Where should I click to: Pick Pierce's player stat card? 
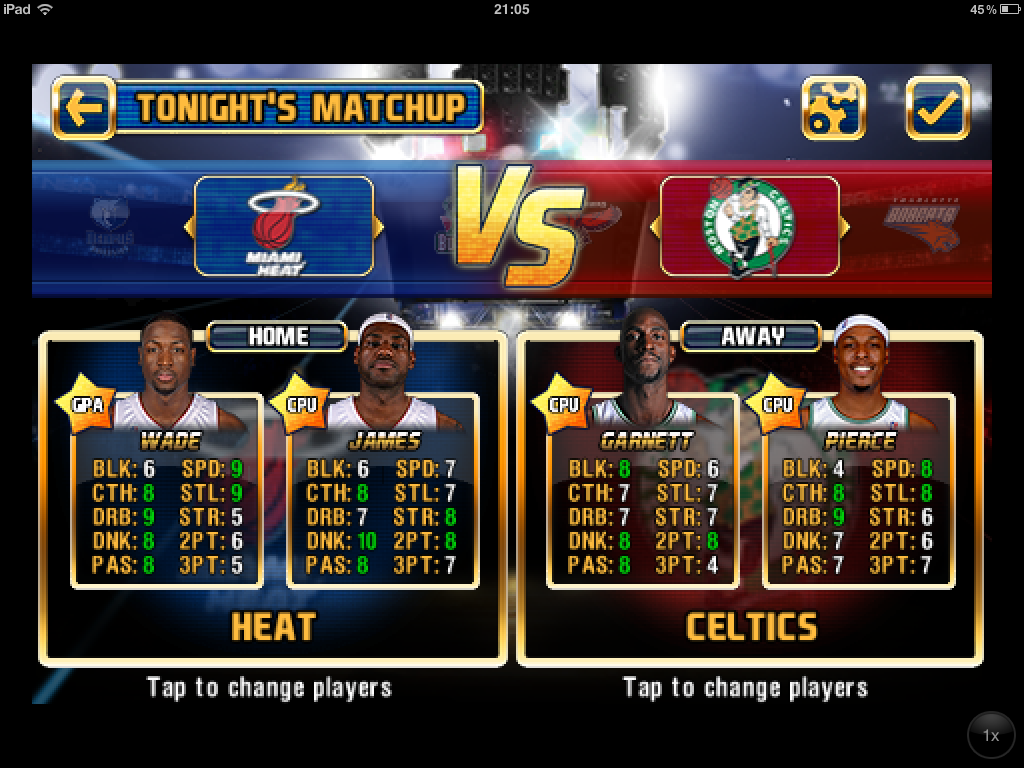tap(858, 510)
